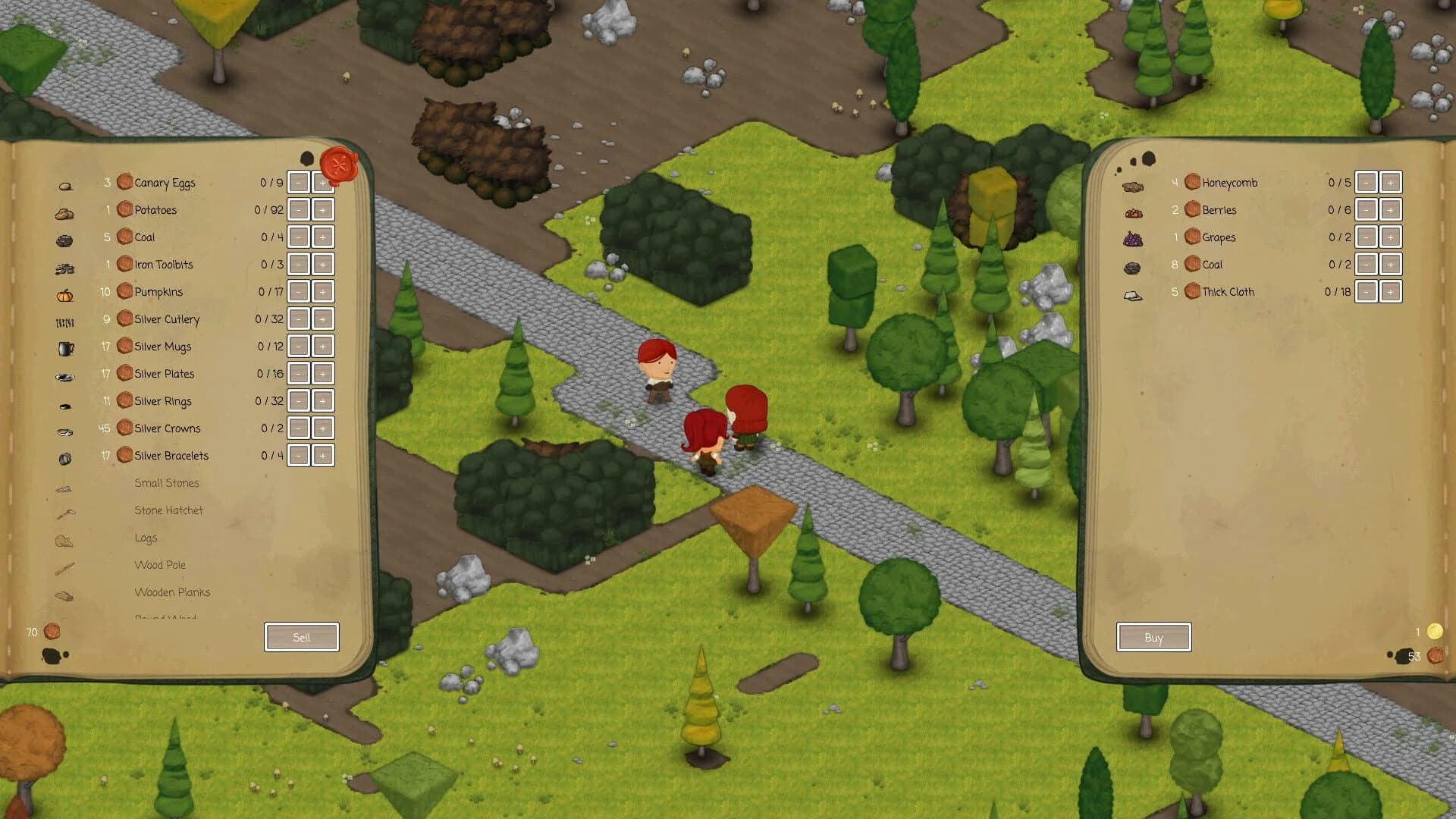Select the grapes icon in the buy list

(1132, 237)
